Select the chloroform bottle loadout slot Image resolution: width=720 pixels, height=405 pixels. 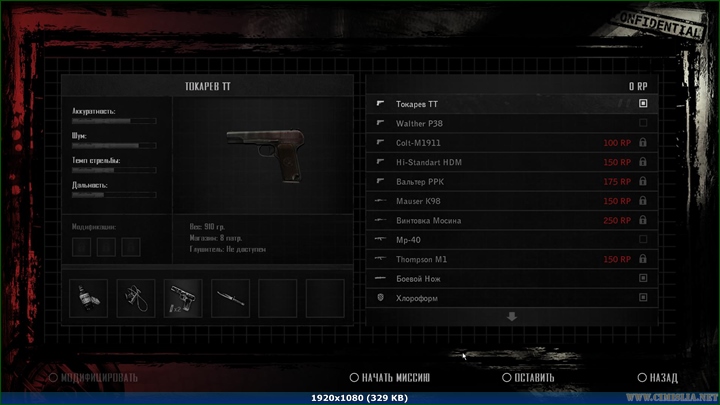tap(89, 297)
